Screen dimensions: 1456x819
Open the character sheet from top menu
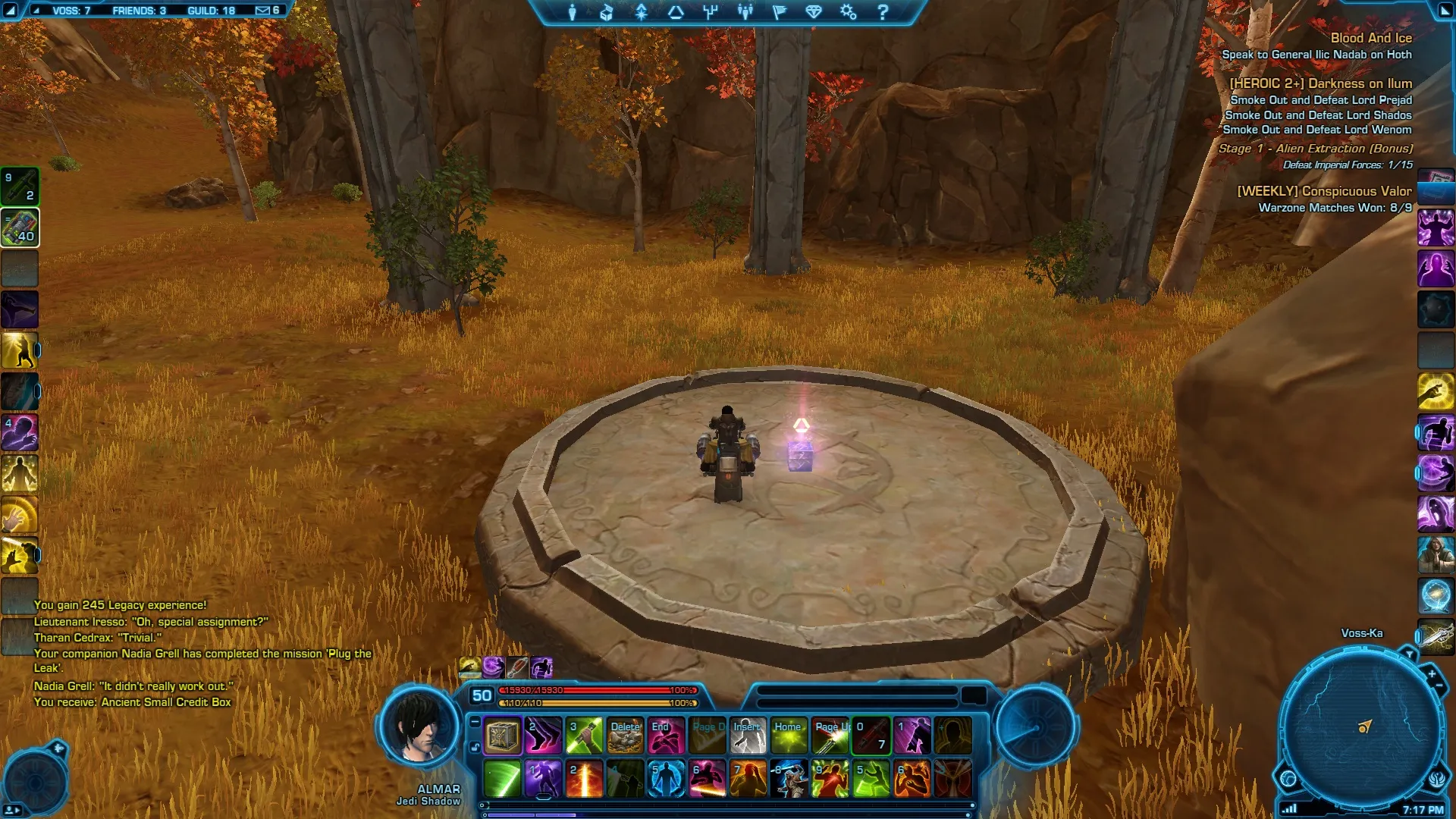(x=573, y=12)
